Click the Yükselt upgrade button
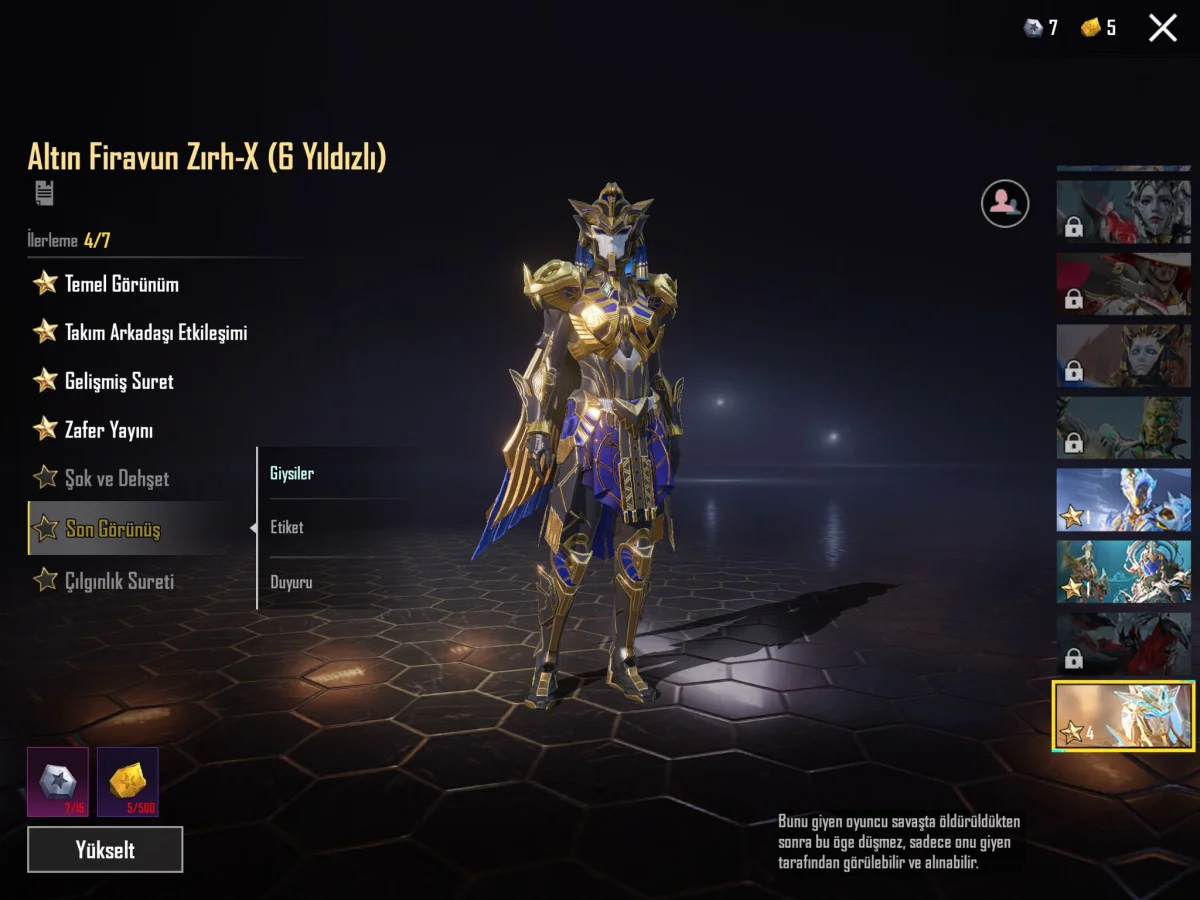1200x900 pixels. pos(105,850)
